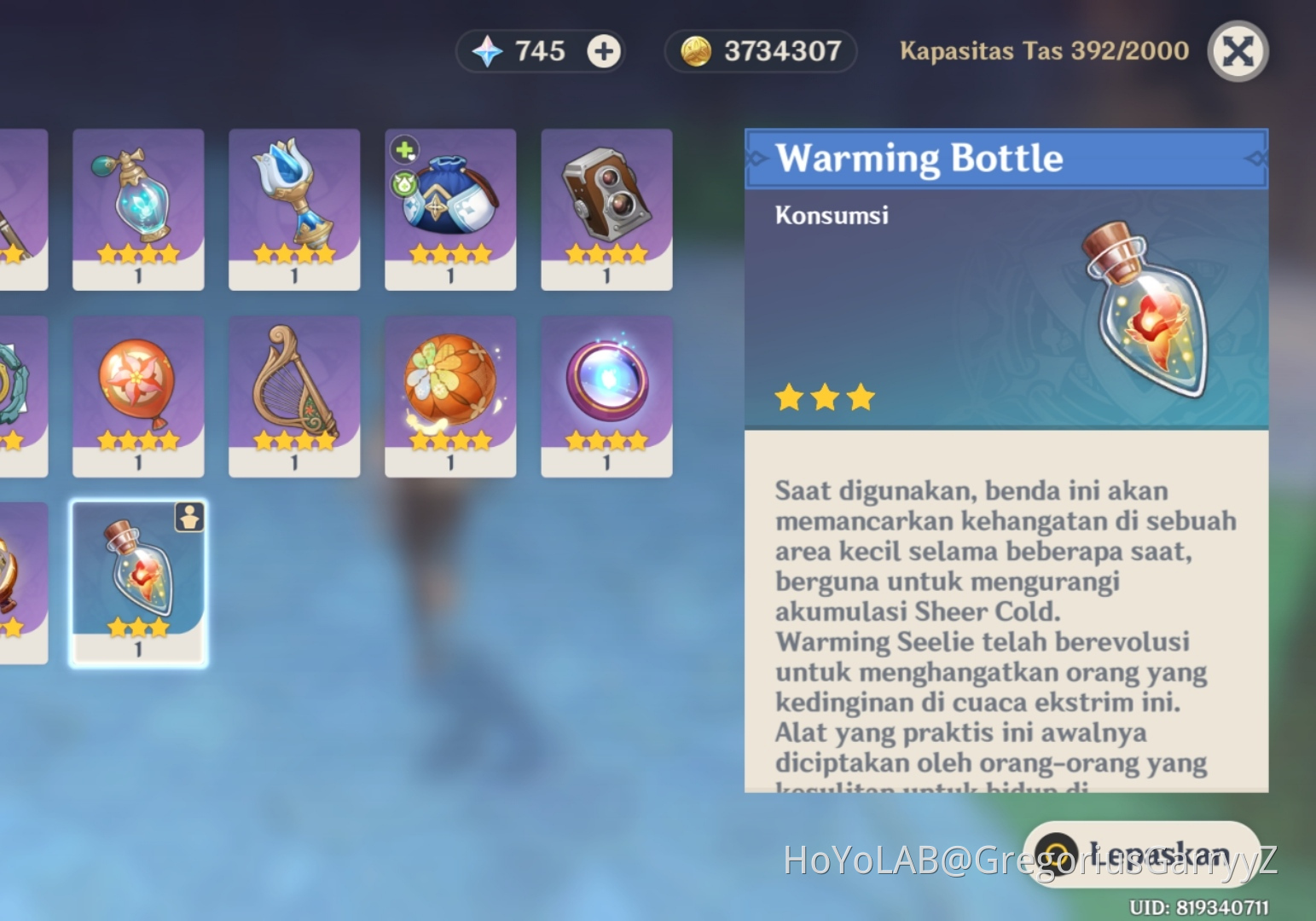Click the Primogem icon in top bar
Screen dimensions: 1316x921
(x=487, y=50)
